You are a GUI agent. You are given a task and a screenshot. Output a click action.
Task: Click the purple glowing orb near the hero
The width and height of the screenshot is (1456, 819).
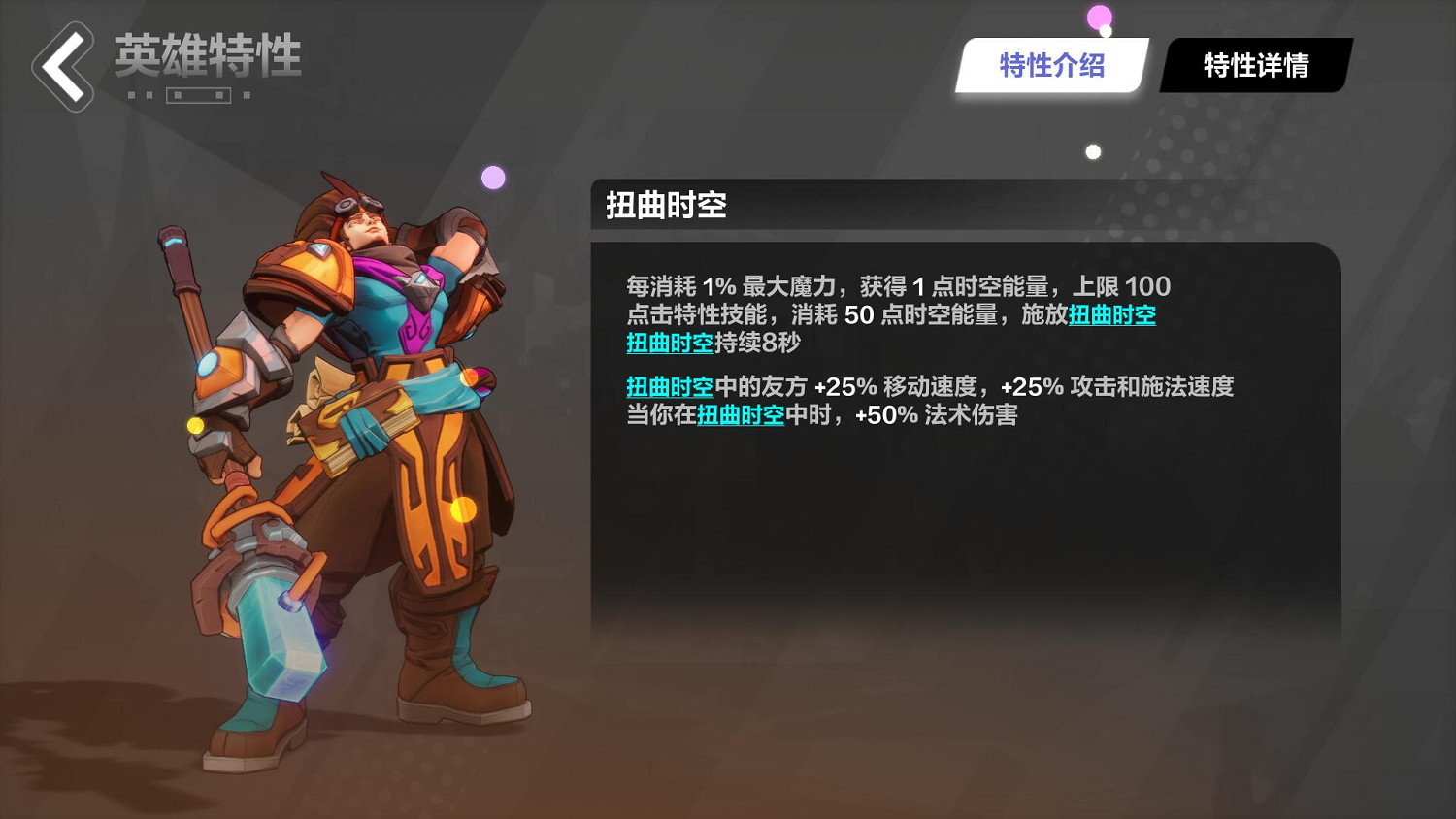coord(491,175)
